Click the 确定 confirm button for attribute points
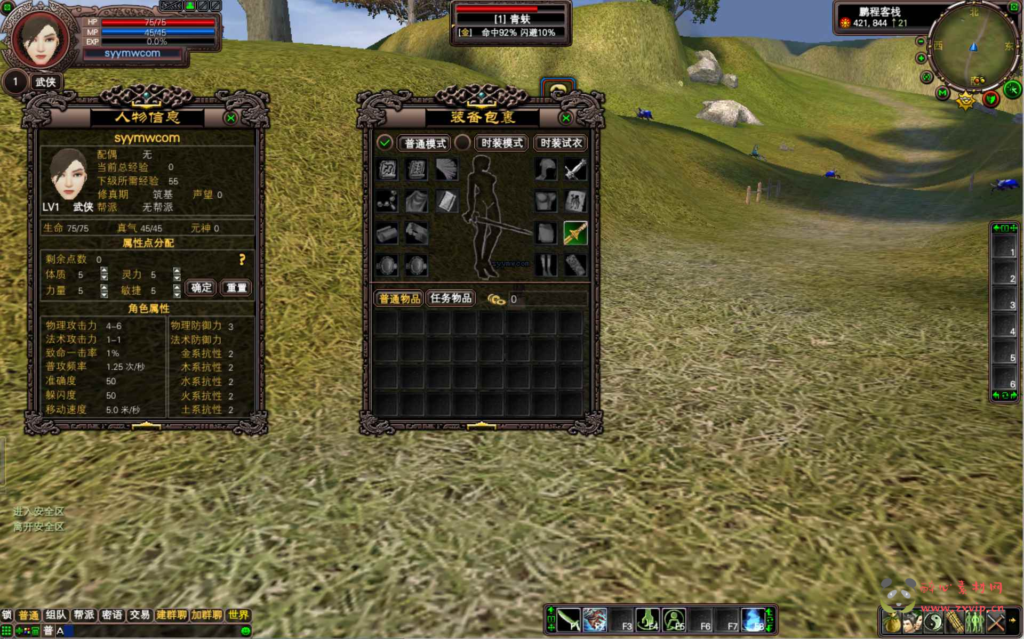 pyautogui.click(x=201, y=287)
